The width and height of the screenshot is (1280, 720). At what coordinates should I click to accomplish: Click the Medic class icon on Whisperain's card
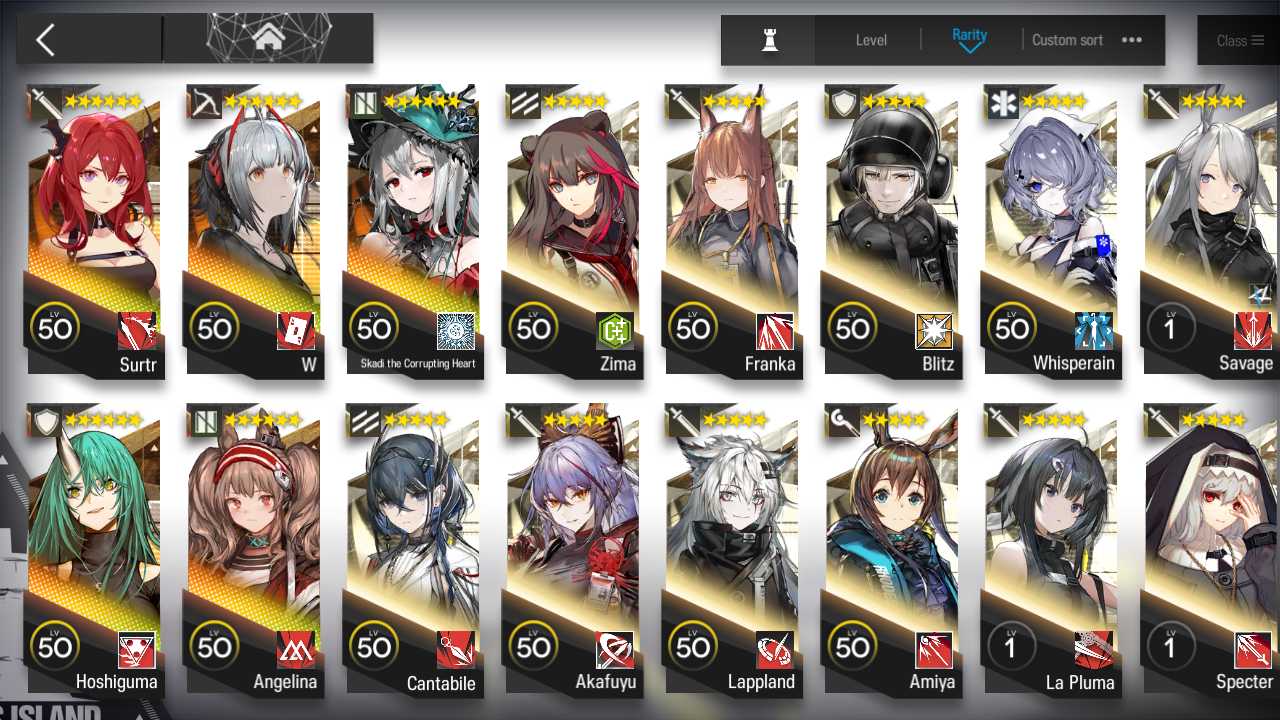(x=1001, y=101)
